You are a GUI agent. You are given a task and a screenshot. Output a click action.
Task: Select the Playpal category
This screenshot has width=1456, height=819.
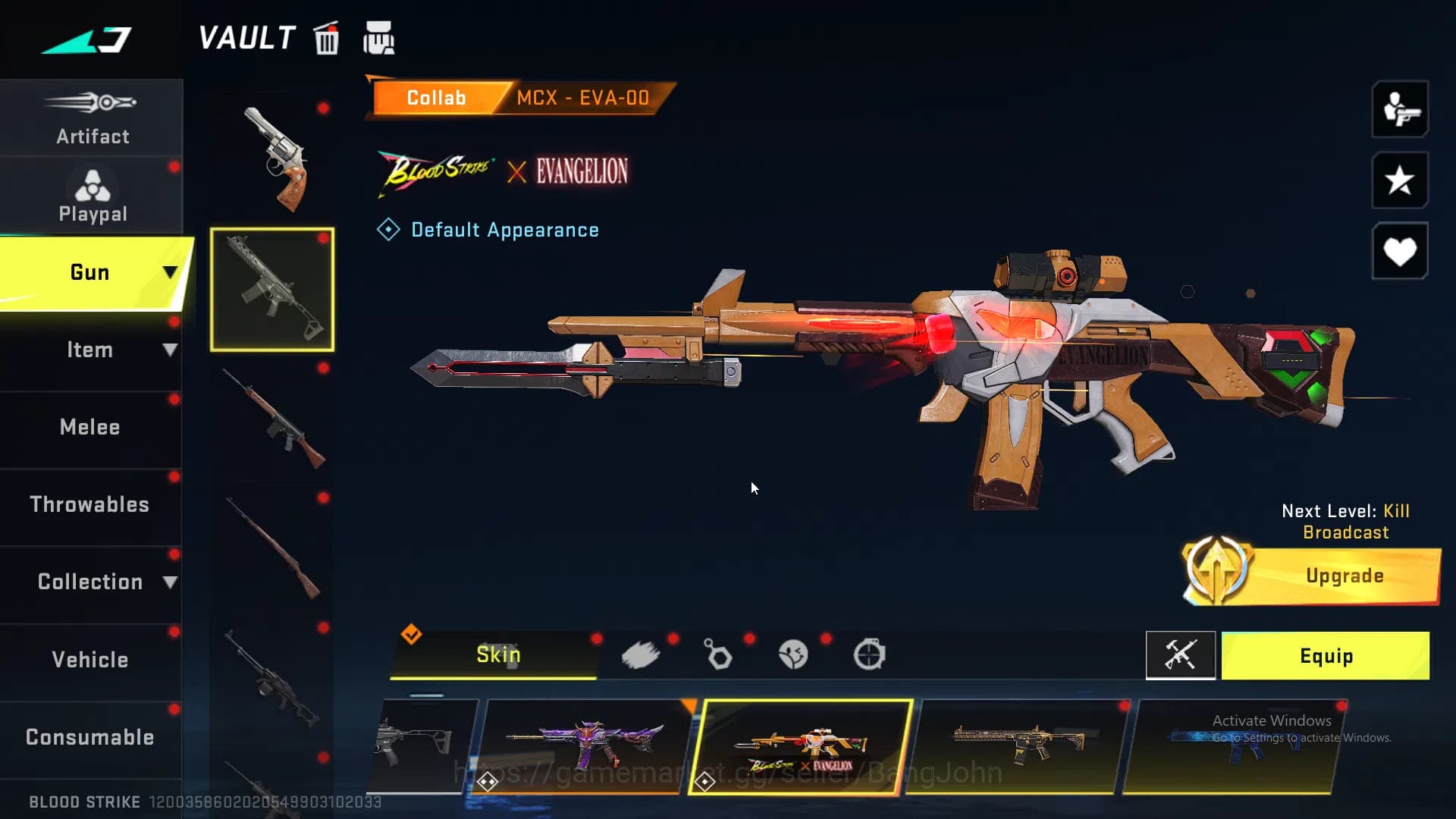click(92, 196)
